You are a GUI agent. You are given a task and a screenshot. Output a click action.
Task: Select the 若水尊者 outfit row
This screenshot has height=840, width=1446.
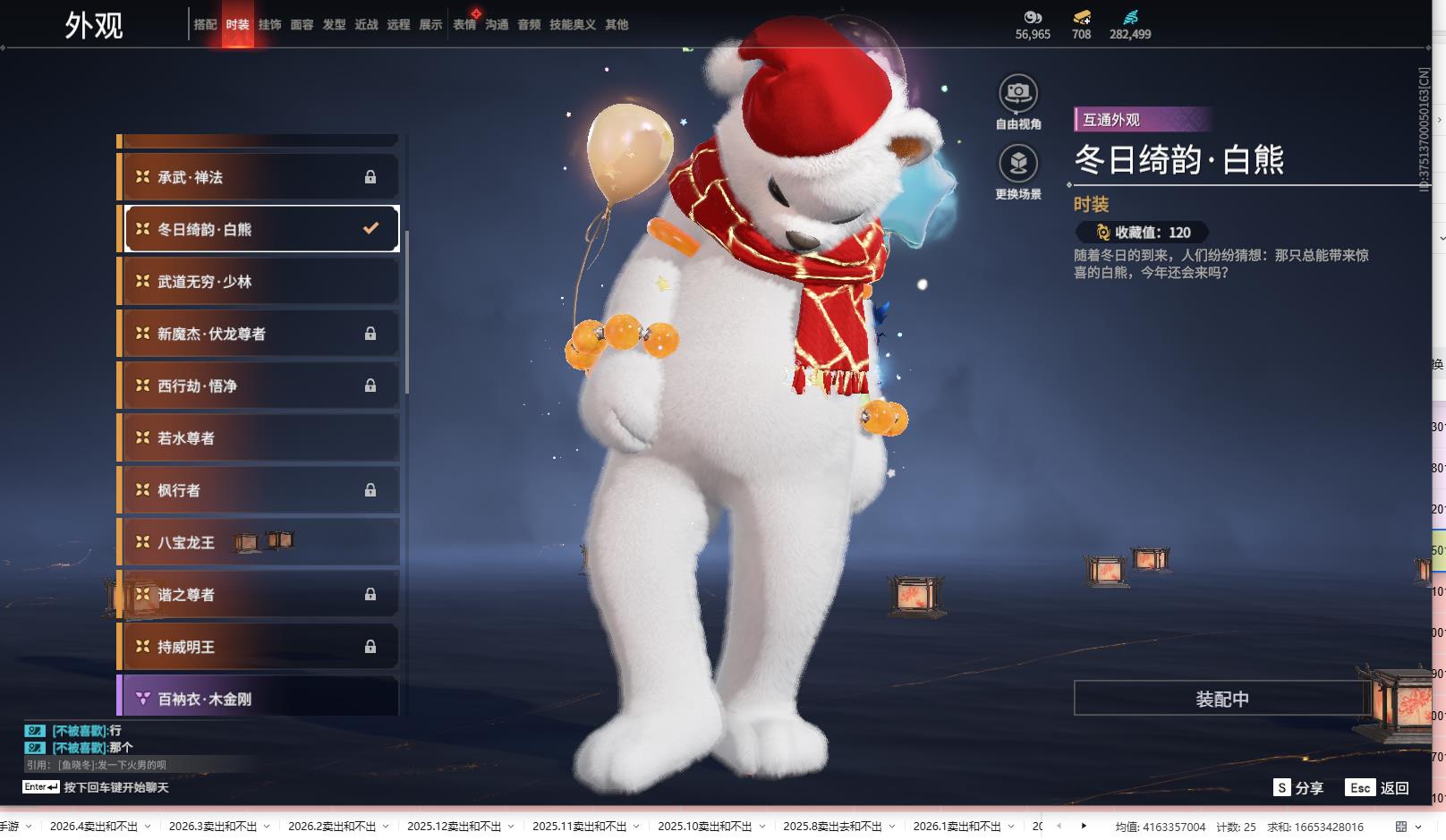coord(259,438)
